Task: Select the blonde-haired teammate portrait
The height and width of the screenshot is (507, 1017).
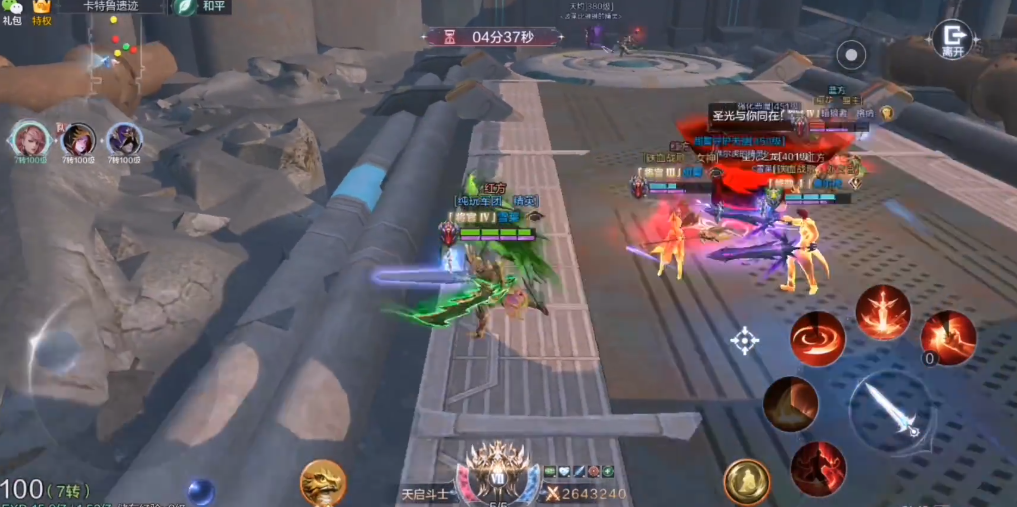Action: [78, 140]
